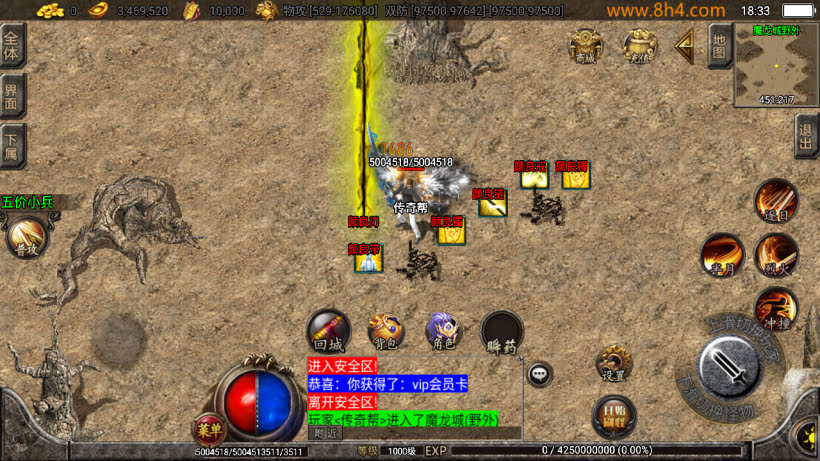This screenshot has width=820, height=461.
Task: Open the 背包 backpack
Action: coord(385,330)
